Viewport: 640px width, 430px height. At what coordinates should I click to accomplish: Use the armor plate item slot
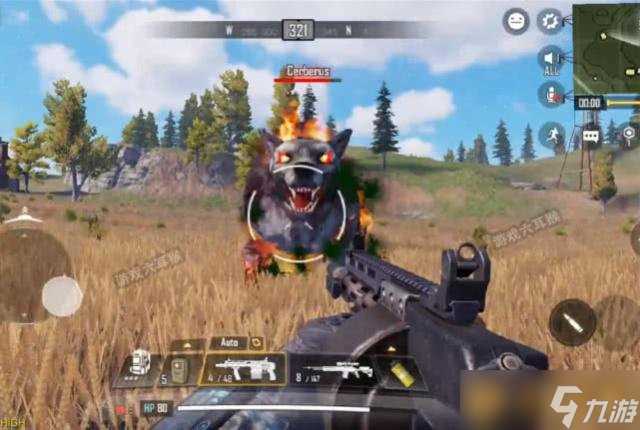pyautogui.click(x=180, y=372)
